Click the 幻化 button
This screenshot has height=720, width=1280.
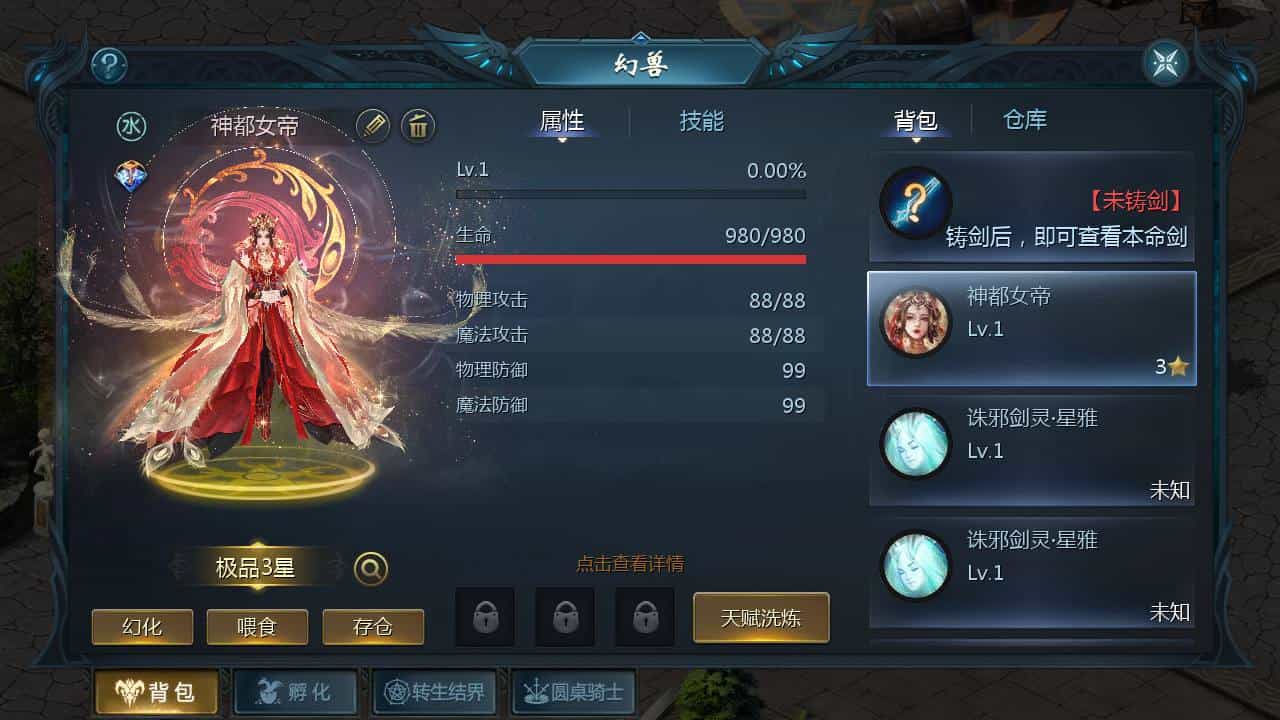pyautogui.click(x=142, y=627)
